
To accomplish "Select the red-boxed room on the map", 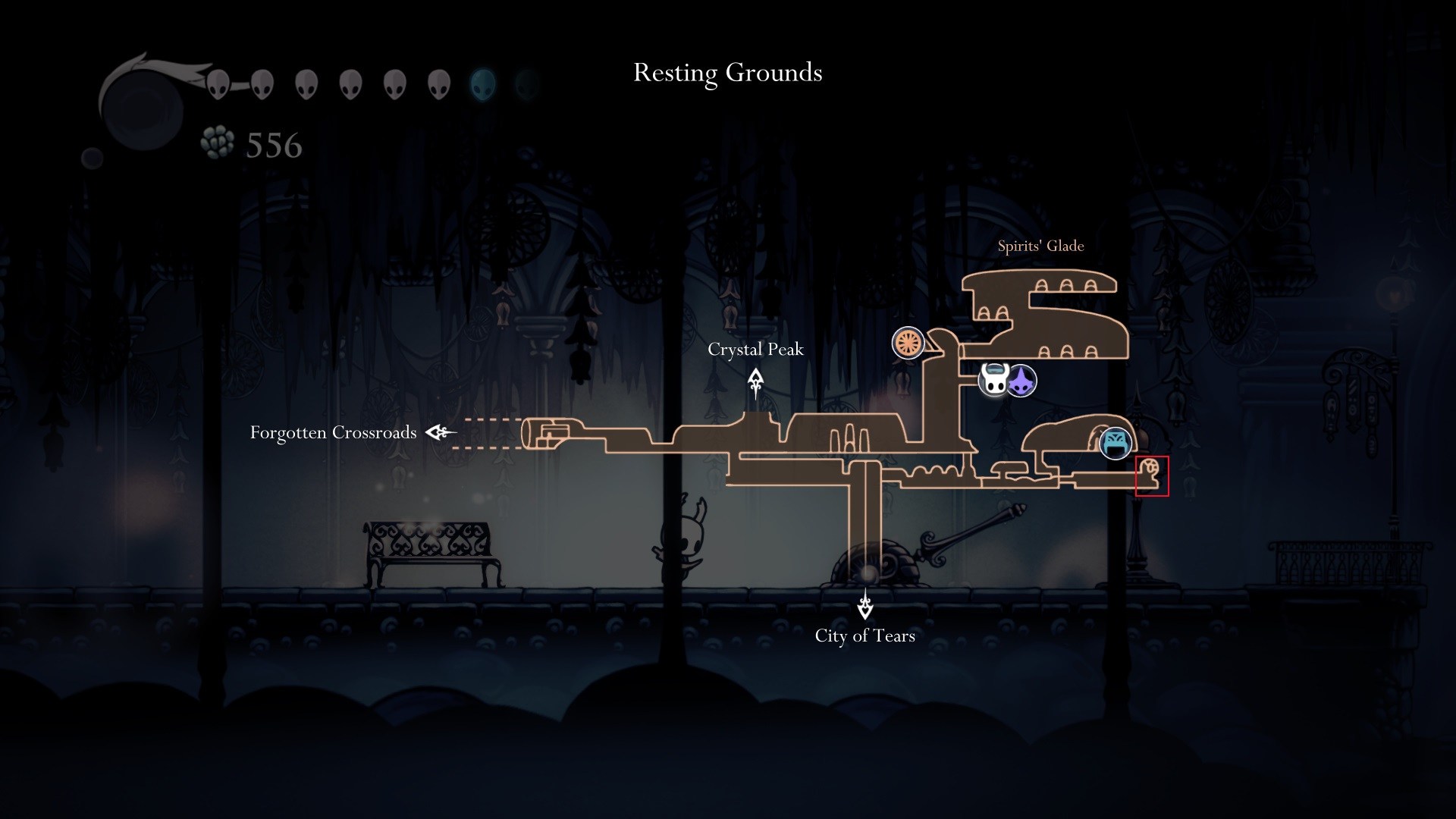I will (x=1152, y=476).
